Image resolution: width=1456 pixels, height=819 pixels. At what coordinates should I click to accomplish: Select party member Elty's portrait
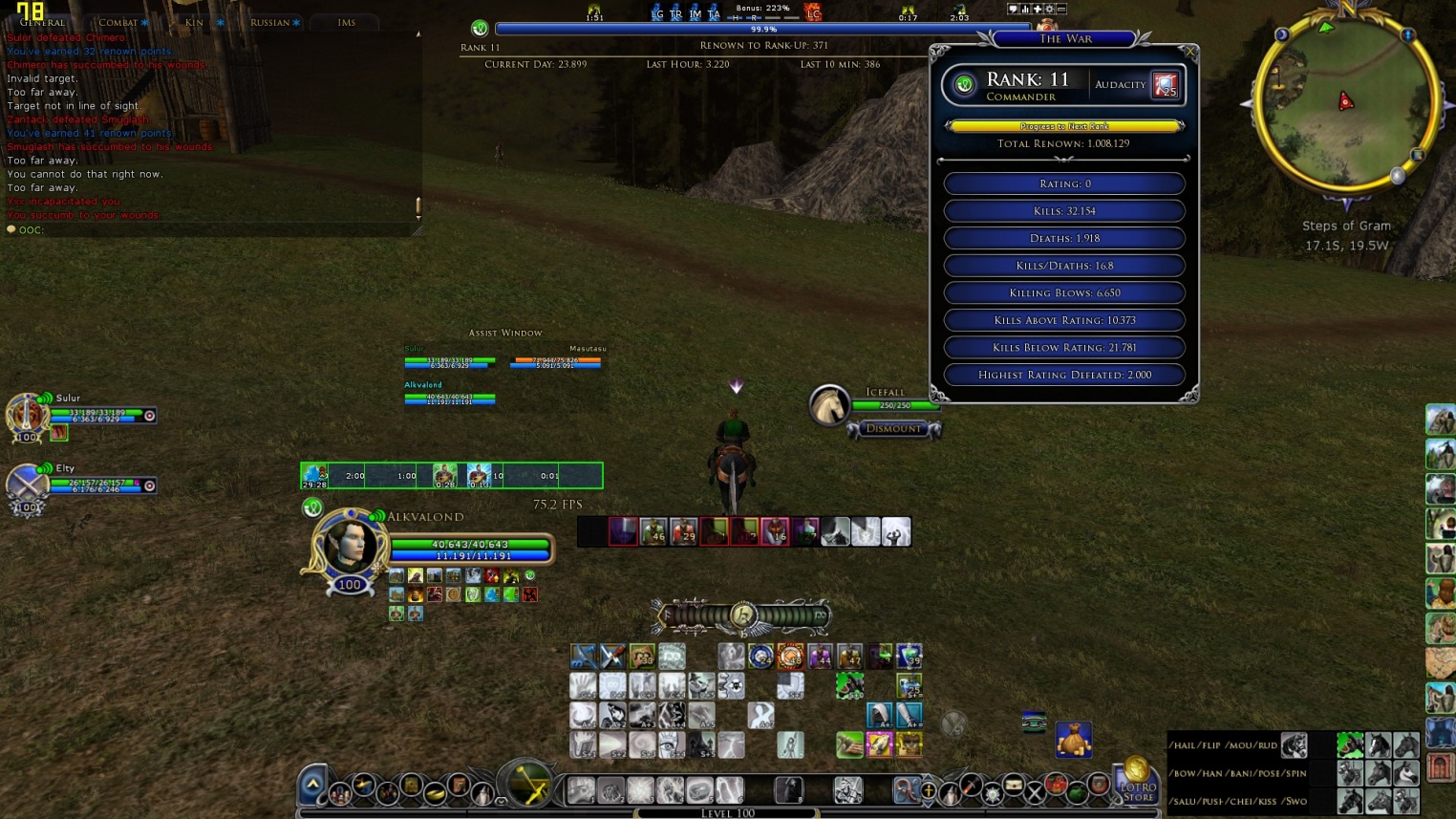[x=26, y=484]
